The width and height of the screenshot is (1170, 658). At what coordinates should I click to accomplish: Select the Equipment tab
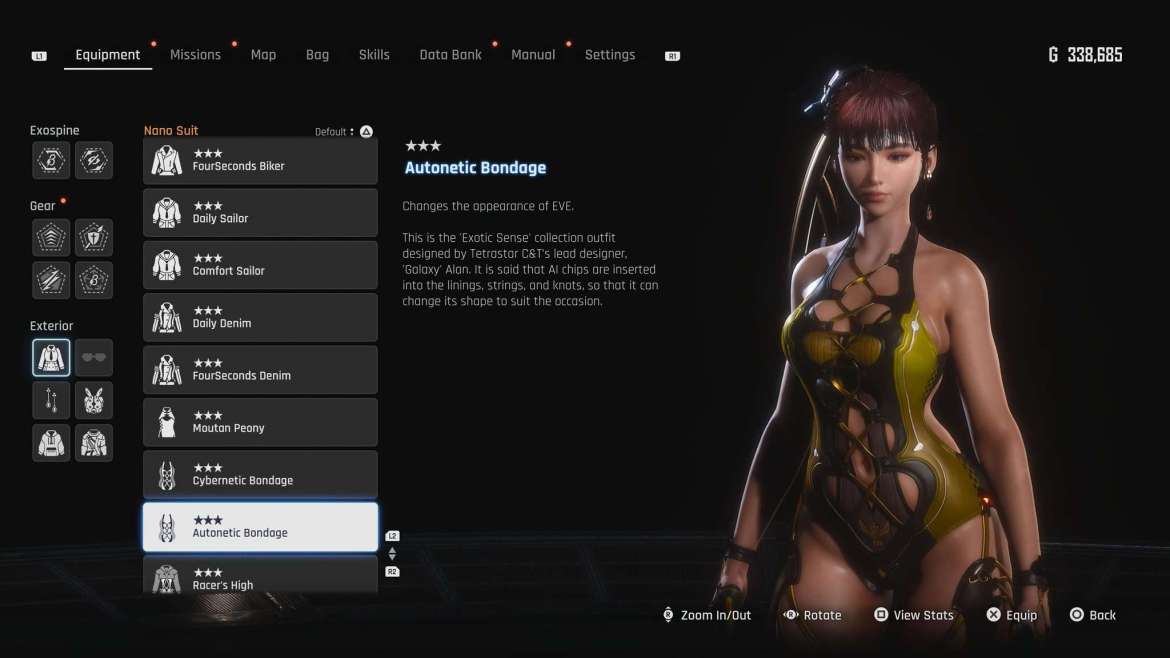[x=108, y=55]
